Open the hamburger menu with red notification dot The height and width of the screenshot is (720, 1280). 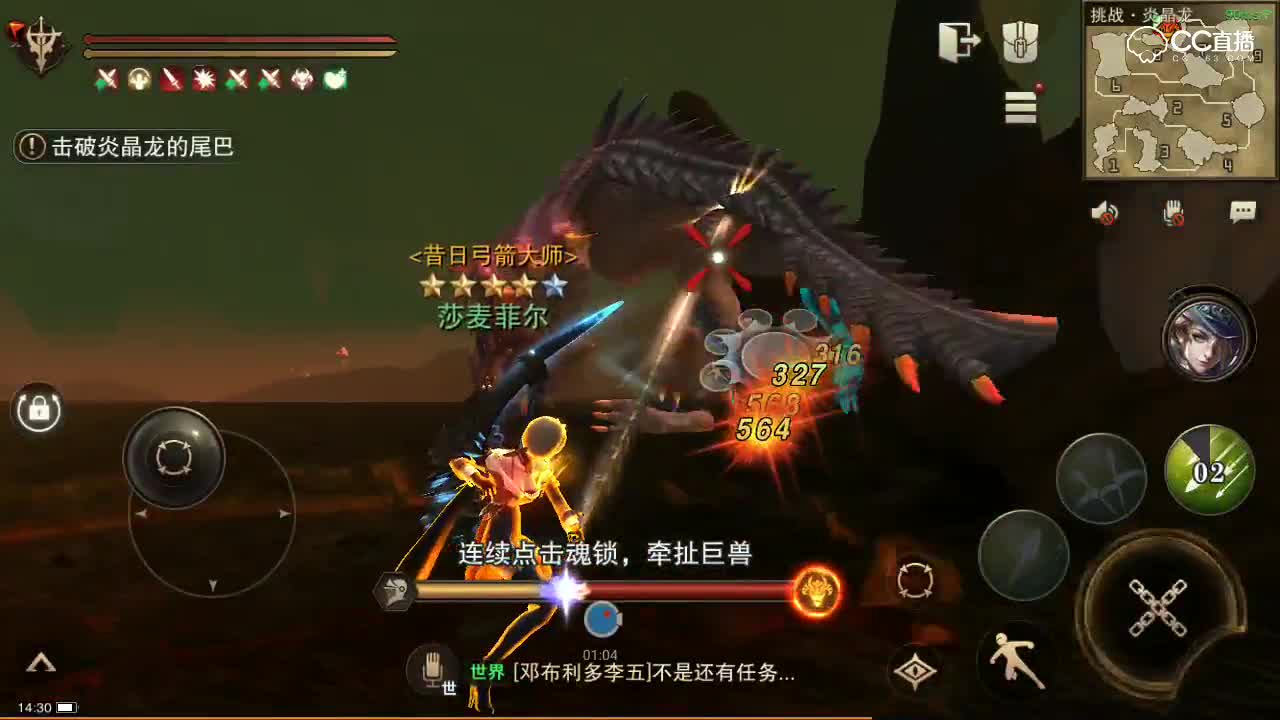coord(1019,108)
